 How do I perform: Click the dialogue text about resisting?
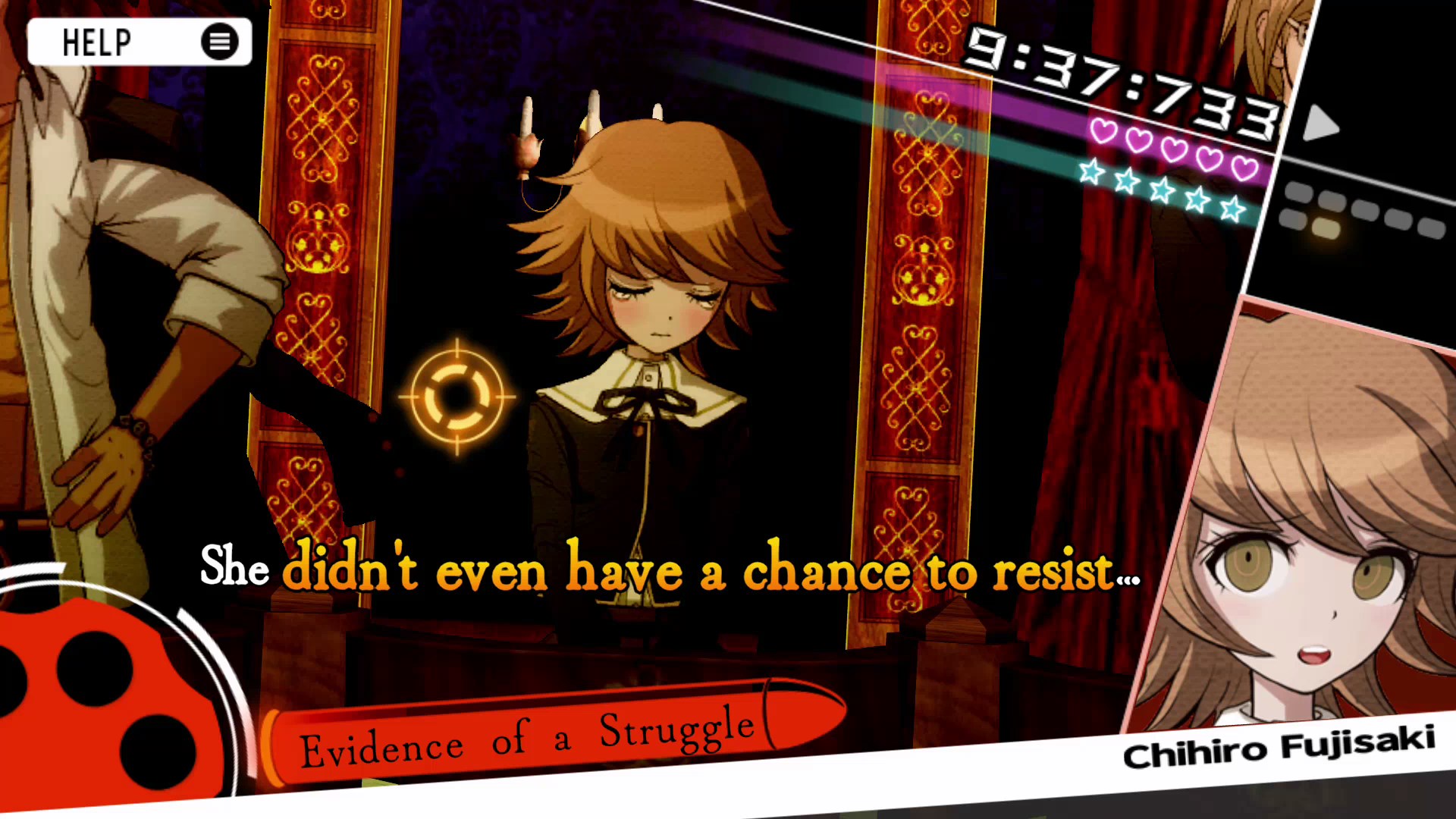click(x=667, y=573)
